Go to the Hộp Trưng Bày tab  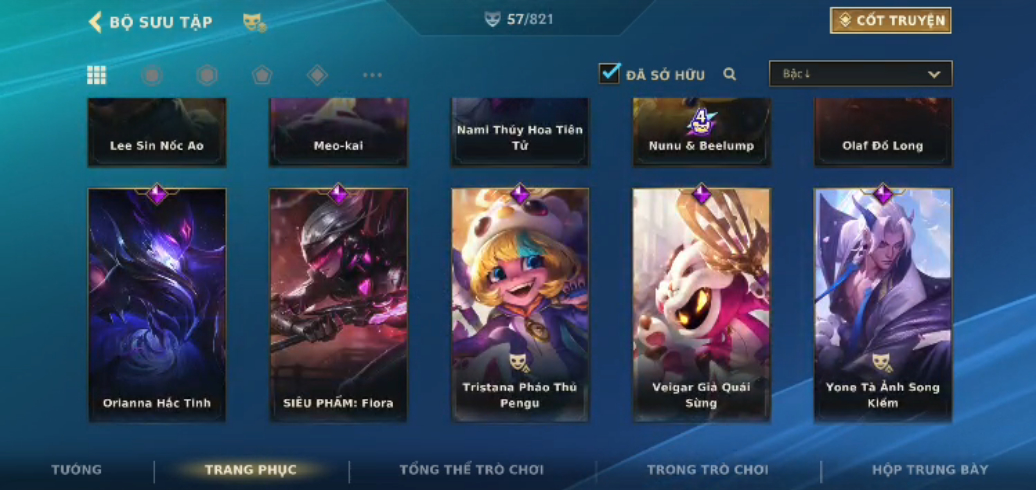pos(930,470)
